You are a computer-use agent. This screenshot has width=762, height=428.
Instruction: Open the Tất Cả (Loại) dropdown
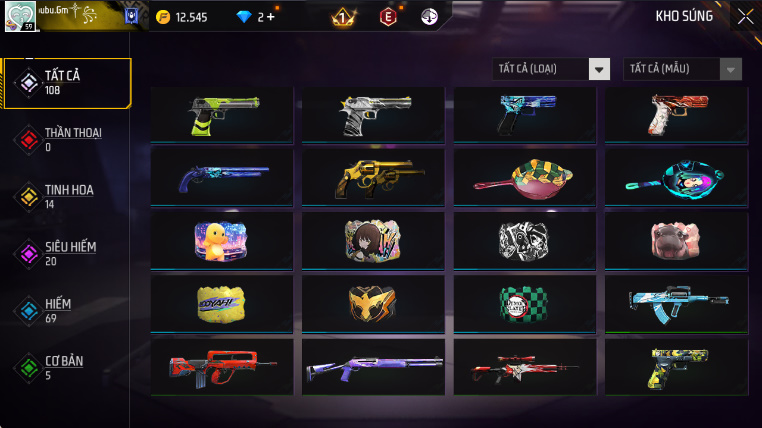pos(552,69)
